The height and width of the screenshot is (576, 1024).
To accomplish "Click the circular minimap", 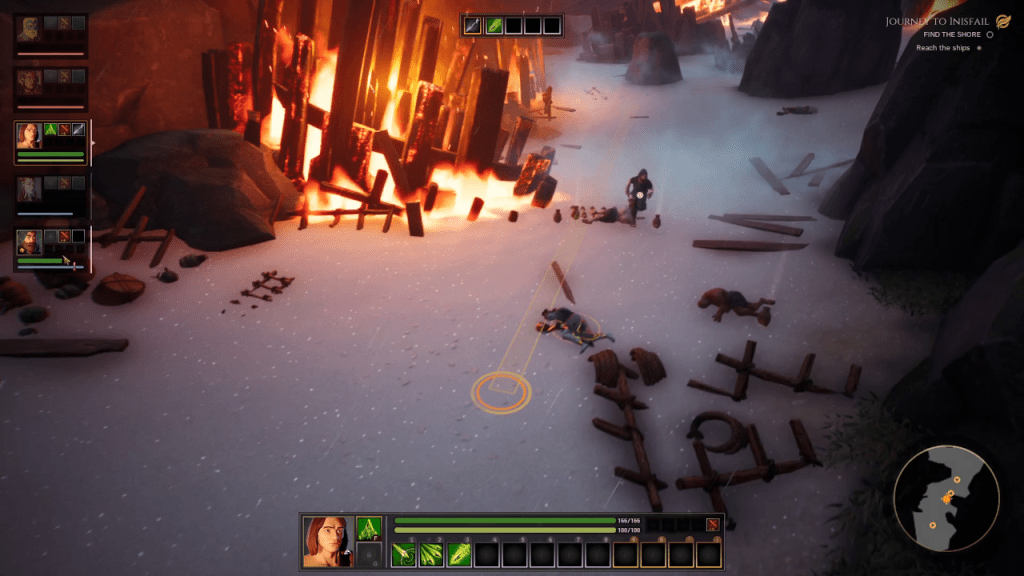I will [945, 498].
